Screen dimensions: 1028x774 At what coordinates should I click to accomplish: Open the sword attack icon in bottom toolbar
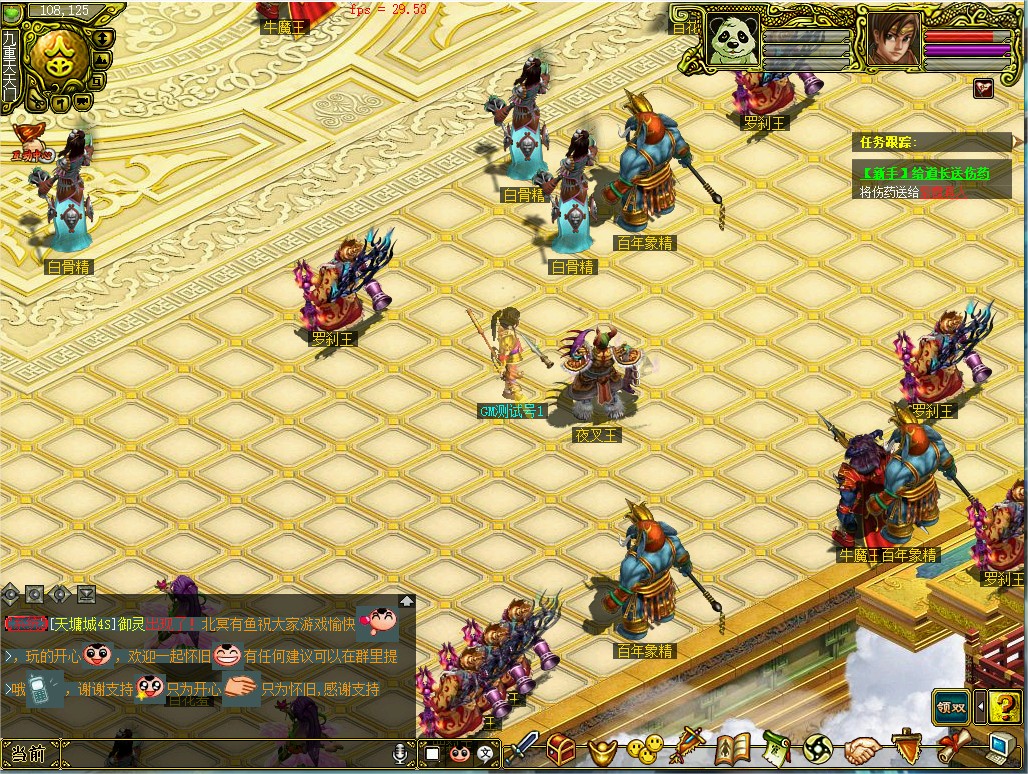tap(523, 747)
